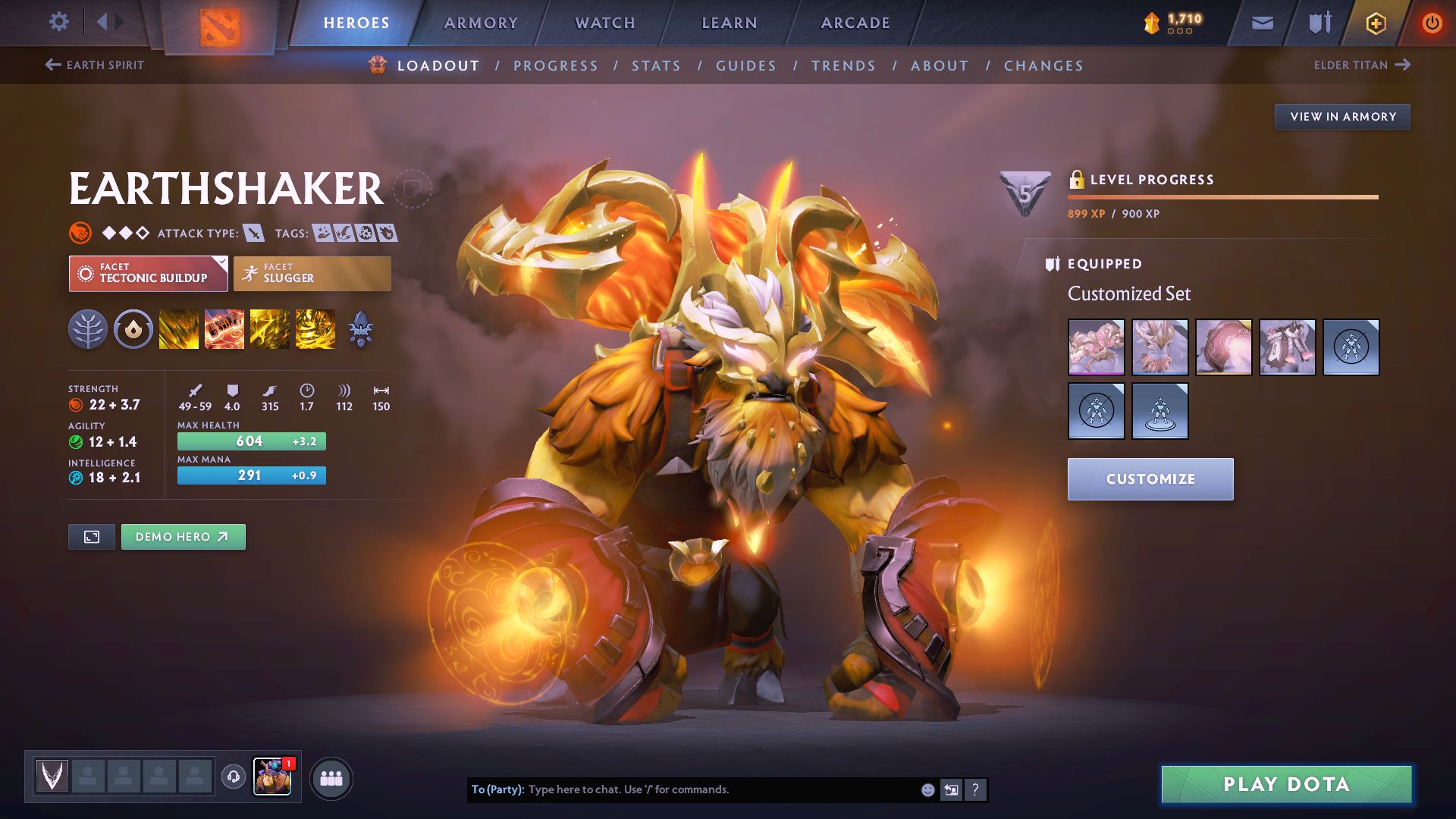This screenshot has width=1456, height=819.
Task: View the Aftershock ability icon
Action: pyautogui.click(x=270, y=329)
